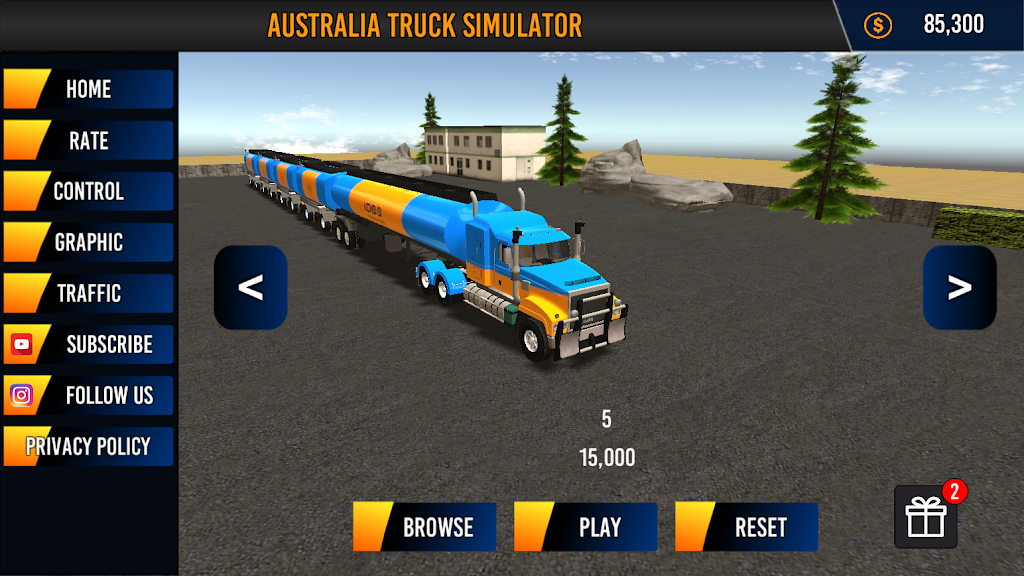Click the Reset button
The height and width of the screenshot is (576, 1024).
coord(746,527)
